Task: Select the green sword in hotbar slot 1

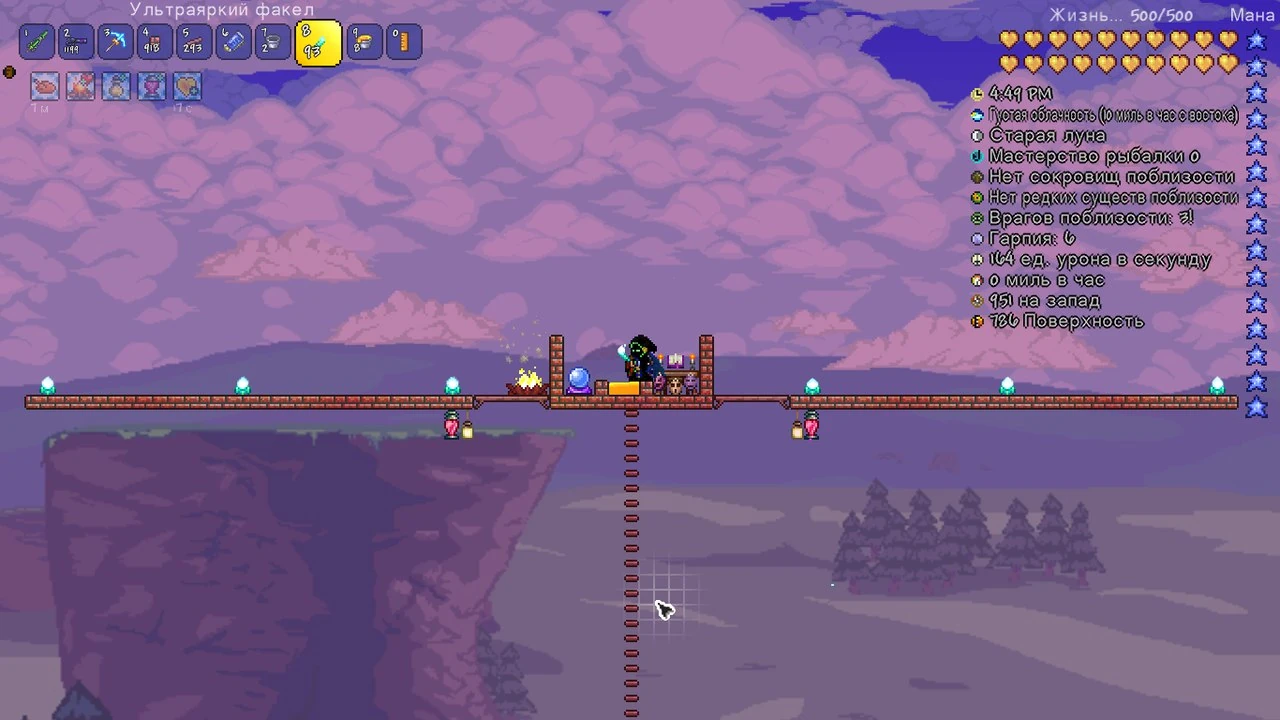Action: [x=37, y=42]
